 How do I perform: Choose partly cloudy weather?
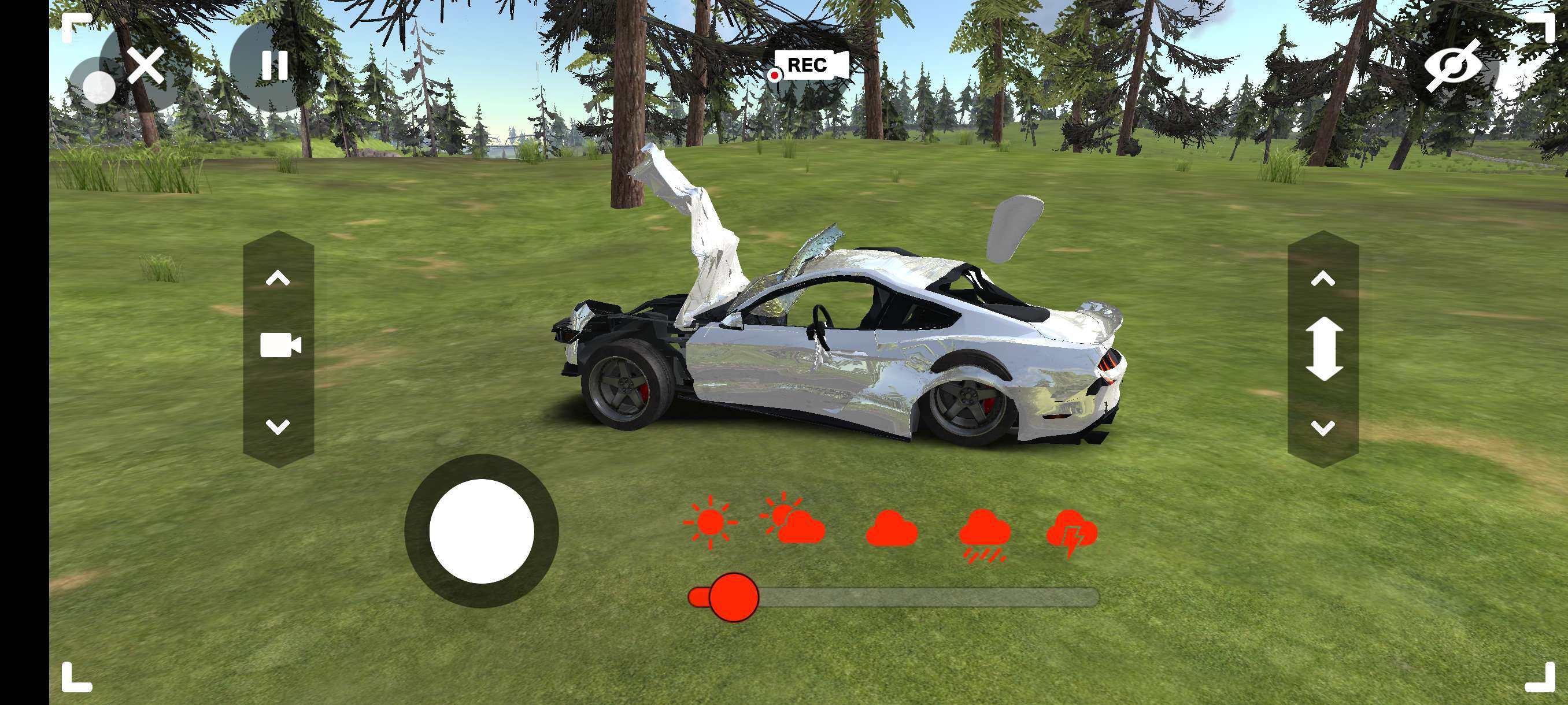pyautogui.click(x=793, y=521)
